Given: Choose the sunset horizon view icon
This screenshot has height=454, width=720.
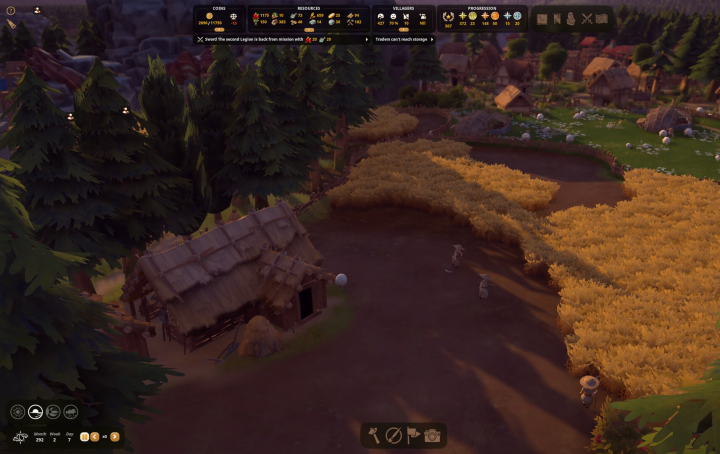Looking at the screenshot, I should [35, 411].
